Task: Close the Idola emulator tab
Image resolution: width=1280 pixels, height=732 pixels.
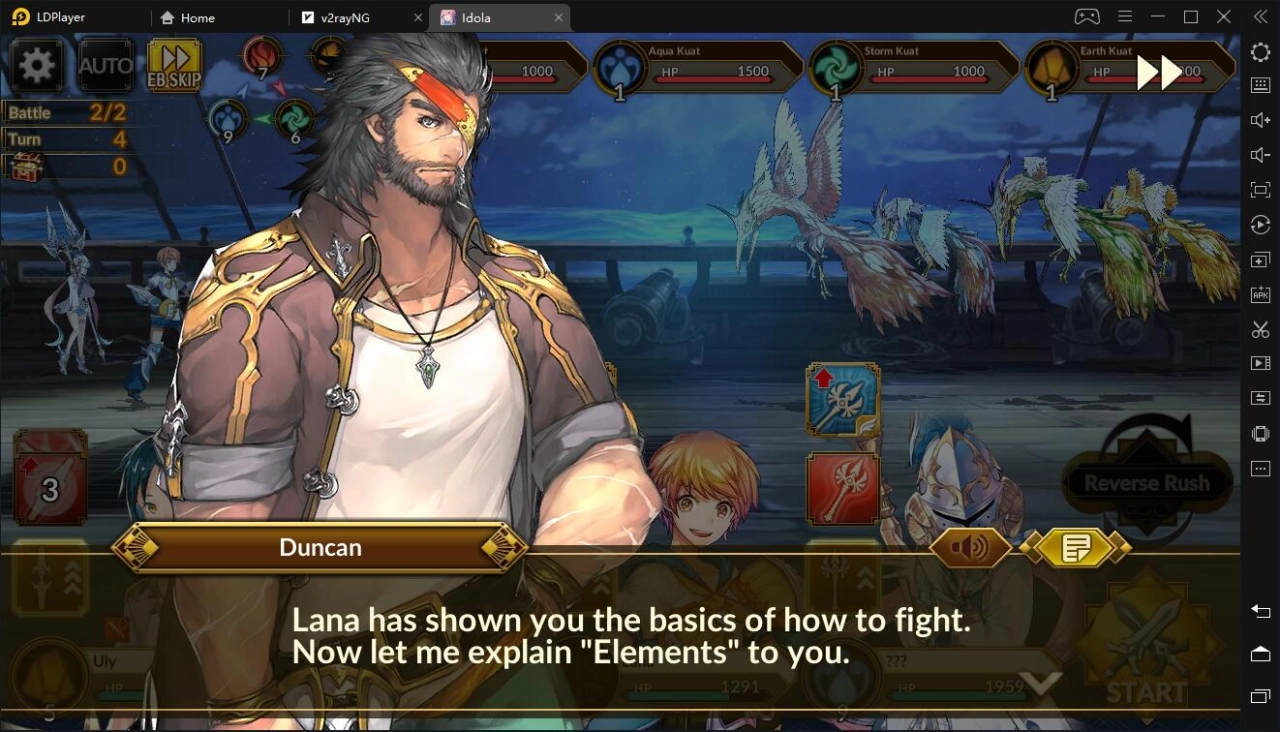Action: click(x=559, y=18)
